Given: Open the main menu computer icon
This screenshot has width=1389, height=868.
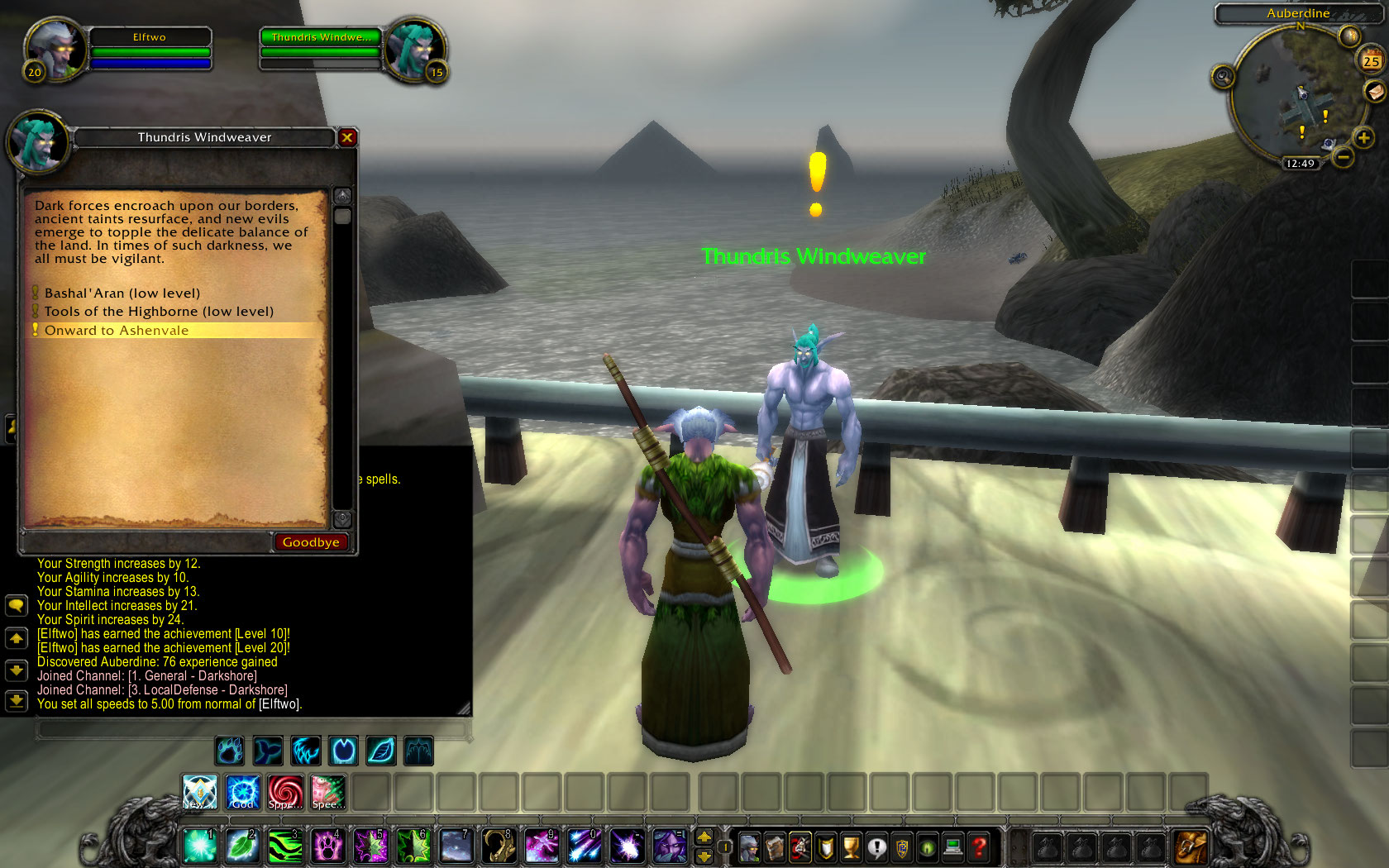Looking at the screenshot, I should (952, 847).
